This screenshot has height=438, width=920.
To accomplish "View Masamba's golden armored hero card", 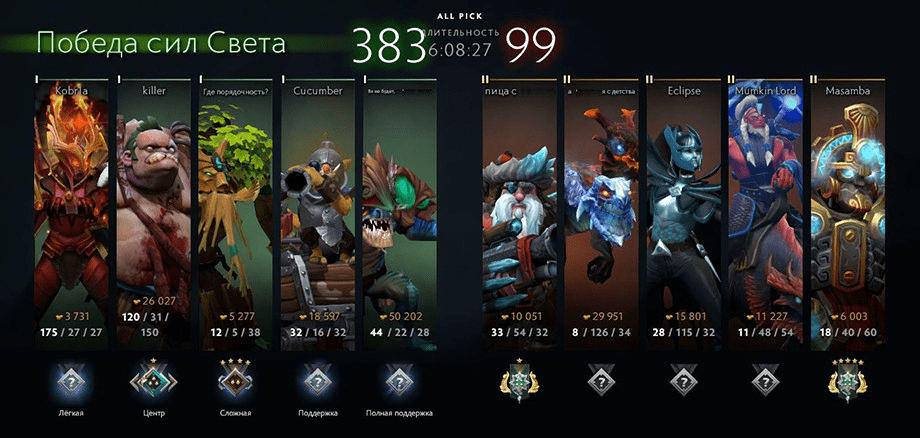I will tap(847, 205).
